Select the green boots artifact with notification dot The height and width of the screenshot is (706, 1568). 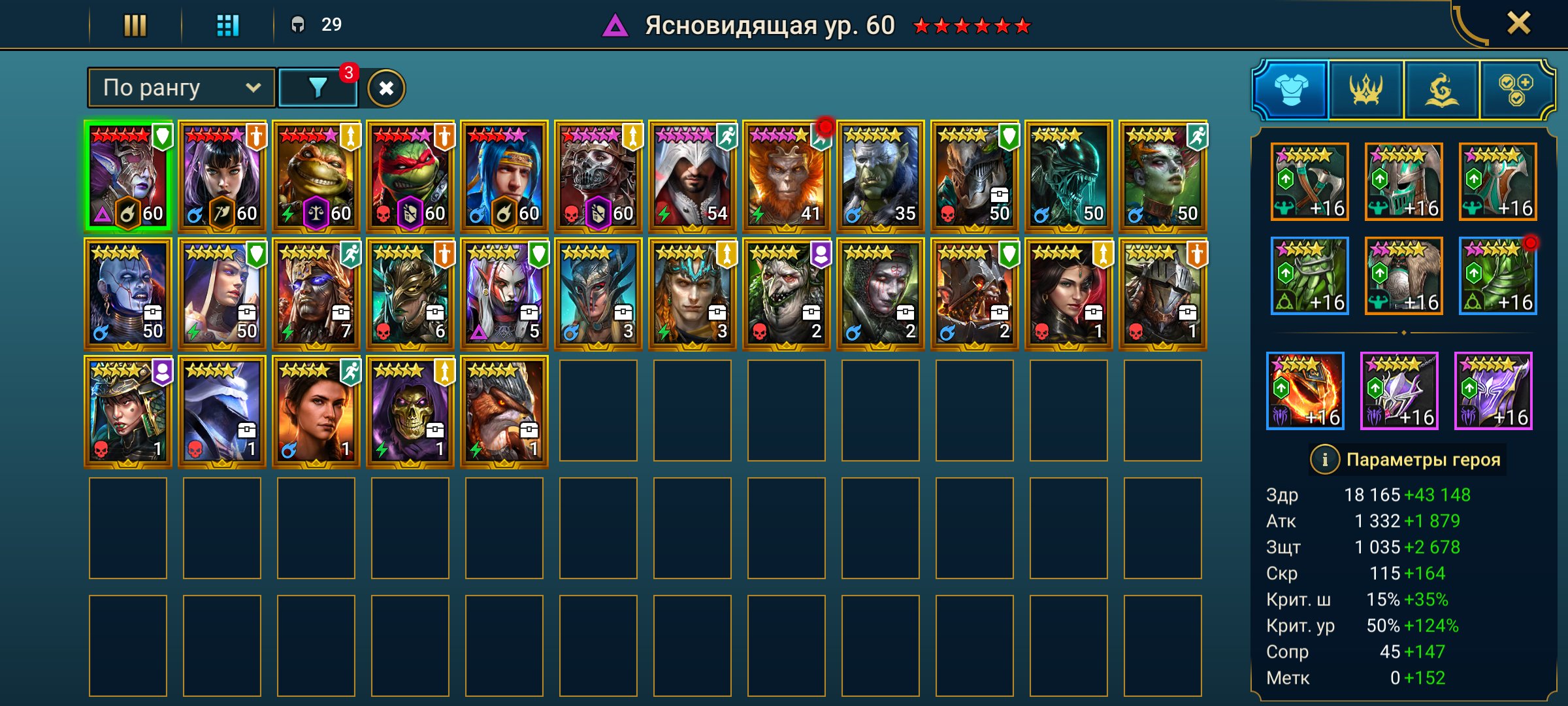(x=1499, y=277)
